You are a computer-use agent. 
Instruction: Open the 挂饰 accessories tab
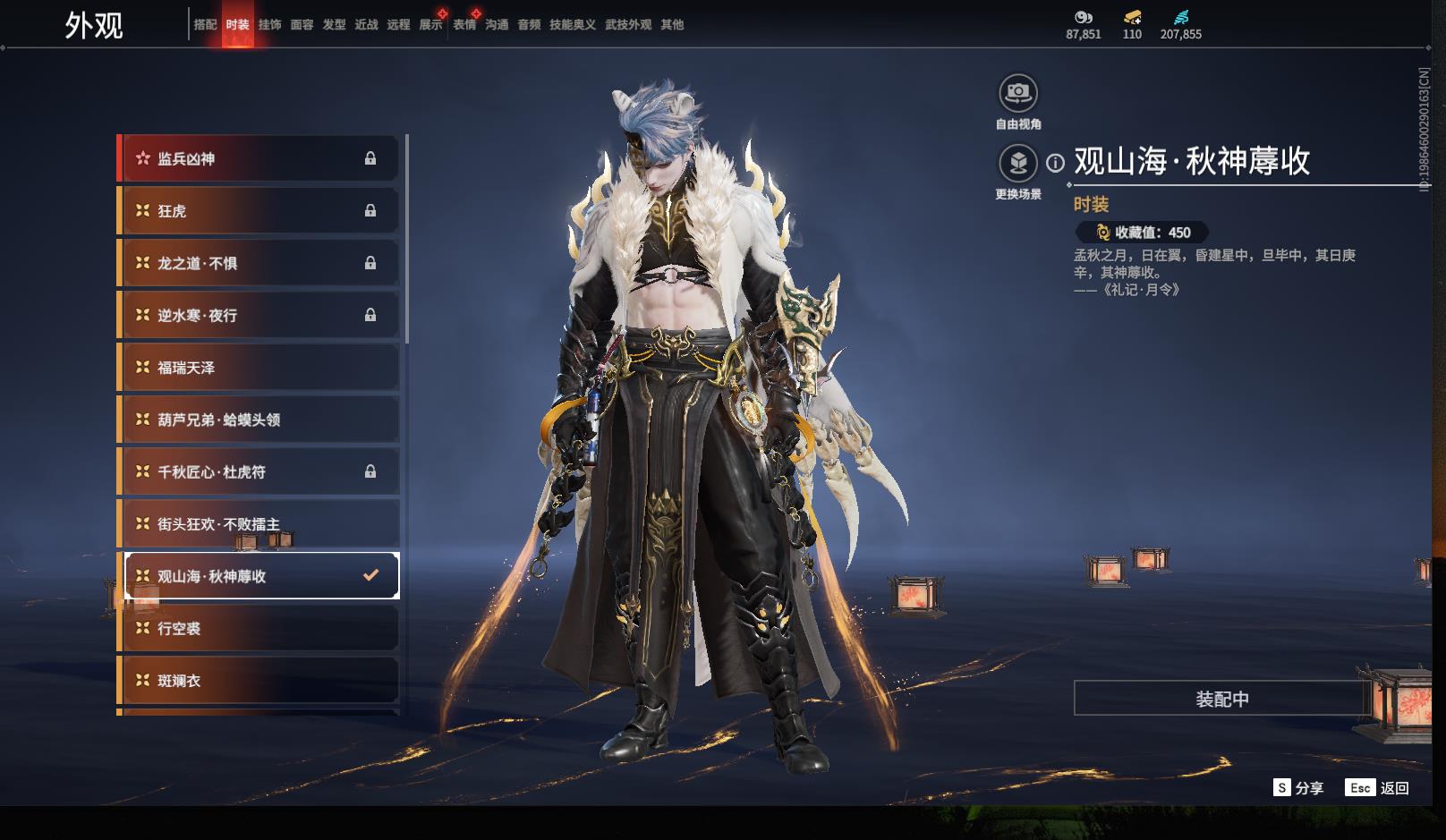coord(269,25)
